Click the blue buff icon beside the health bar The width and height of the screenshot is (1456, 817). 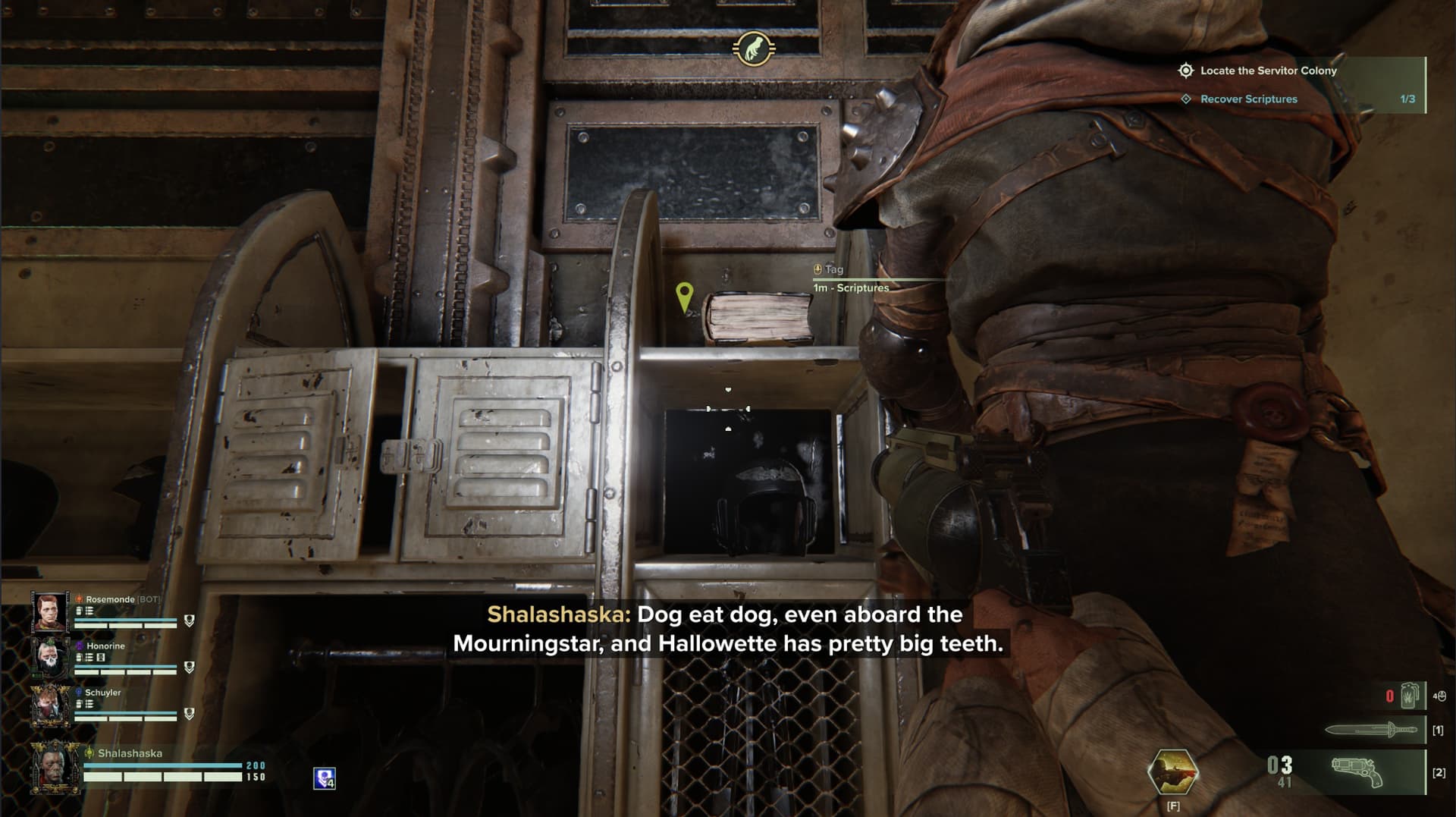pos(325,778)
